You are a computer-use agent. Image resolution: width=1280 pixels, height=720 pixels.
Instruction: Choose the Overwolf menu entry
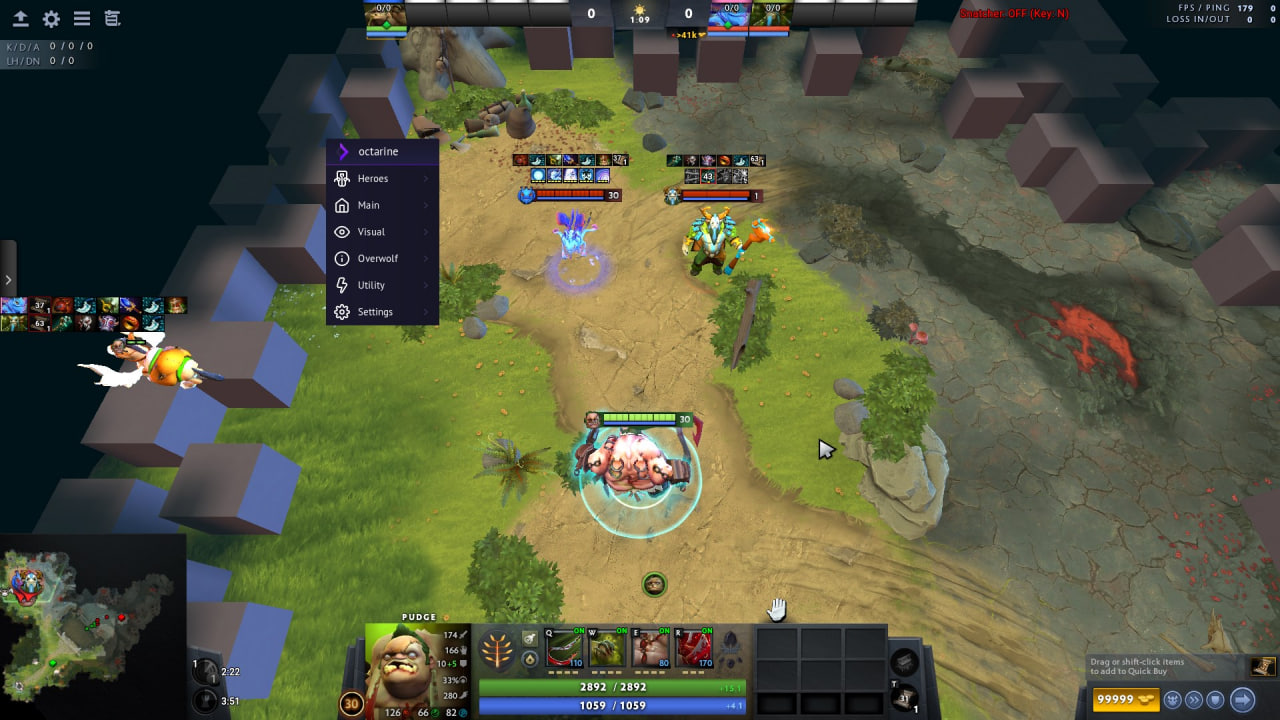378,258
